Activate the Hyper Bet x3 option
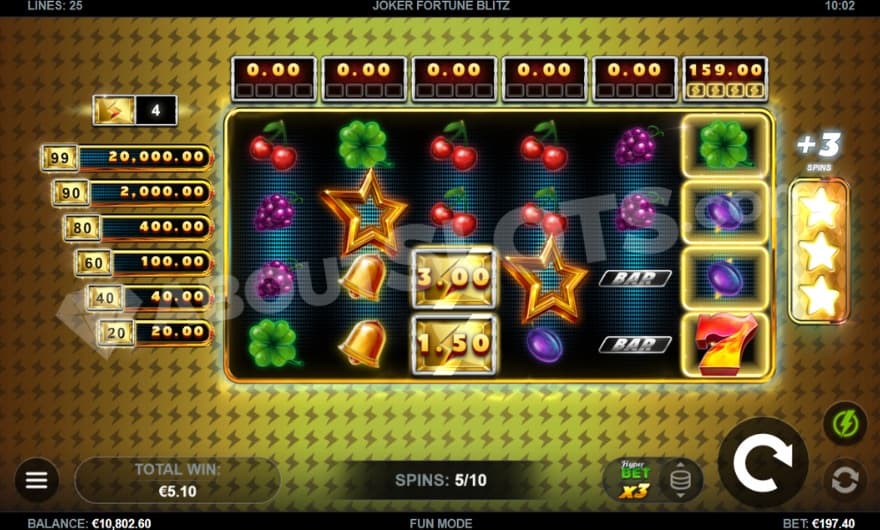This screenshot has width=880, height=530. click(634, 481)
